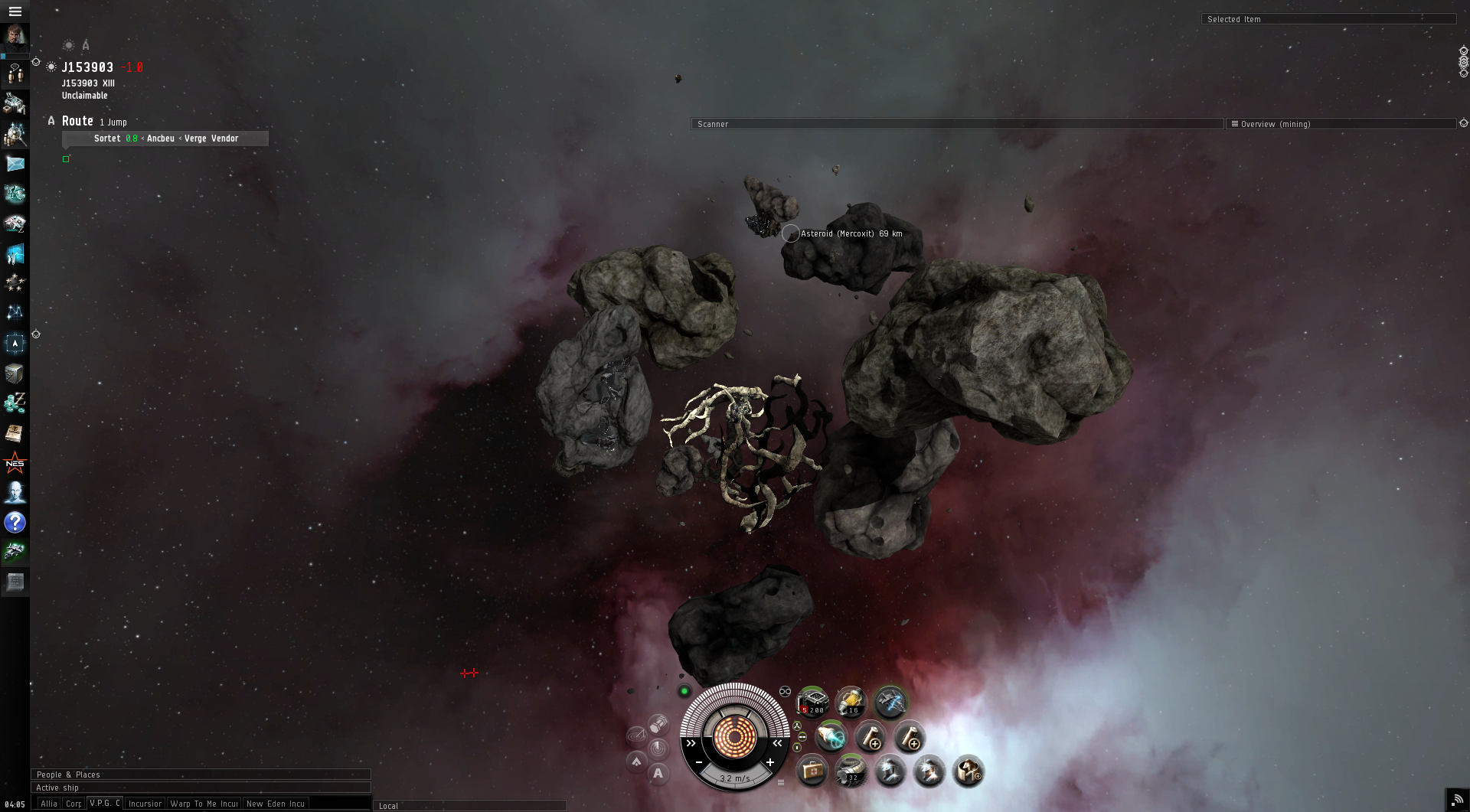This screenshot has height=812, width=1470.
Task: Select Sortet in the route bar
Action: click(x=107, y=139)
